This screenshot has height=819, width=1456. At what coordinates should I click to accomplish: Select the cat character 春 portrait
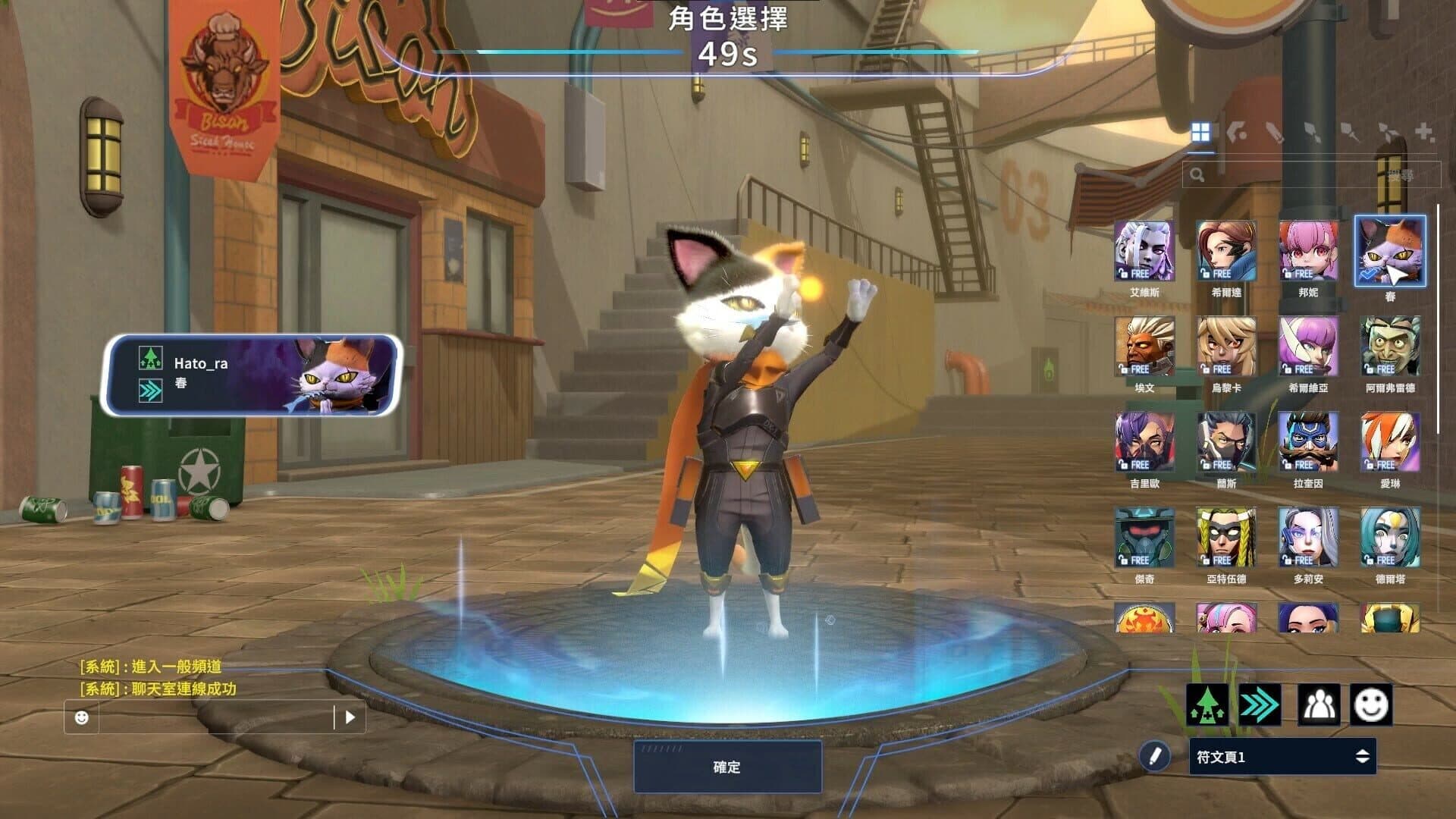(x=1390, y=251)
